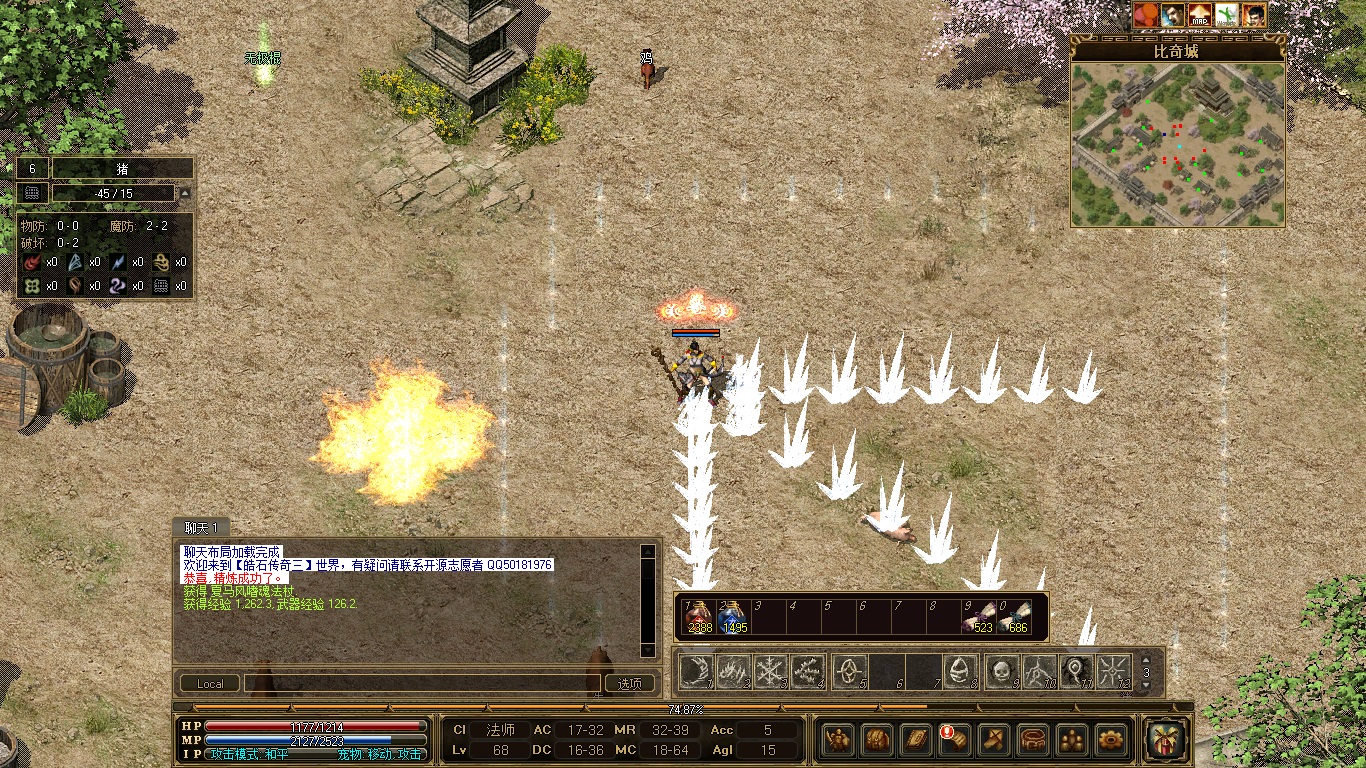Toggle the Local chat channel button

[210, 684]
